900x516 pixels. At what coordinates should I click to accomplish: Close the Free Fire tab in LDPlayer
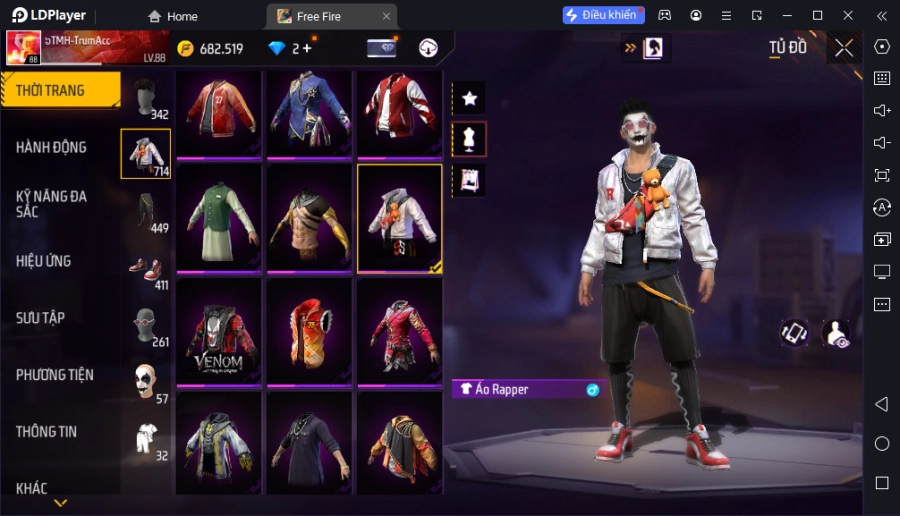[386, 16]
